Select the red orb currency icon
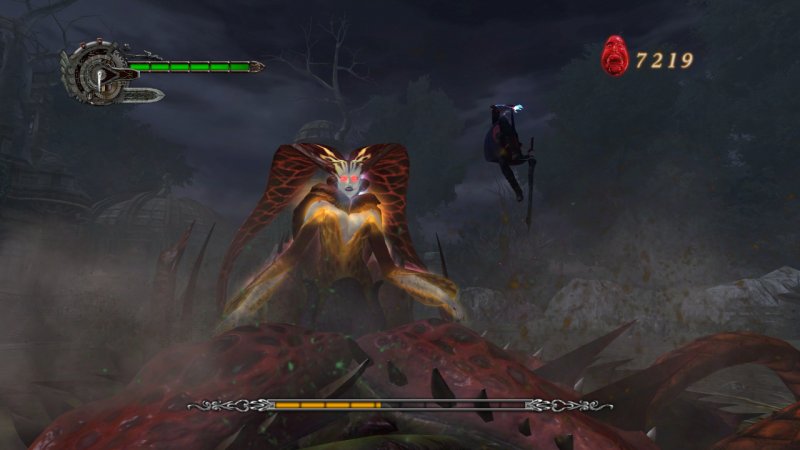Viewport: 800px width, 450px height. (614, 57)
